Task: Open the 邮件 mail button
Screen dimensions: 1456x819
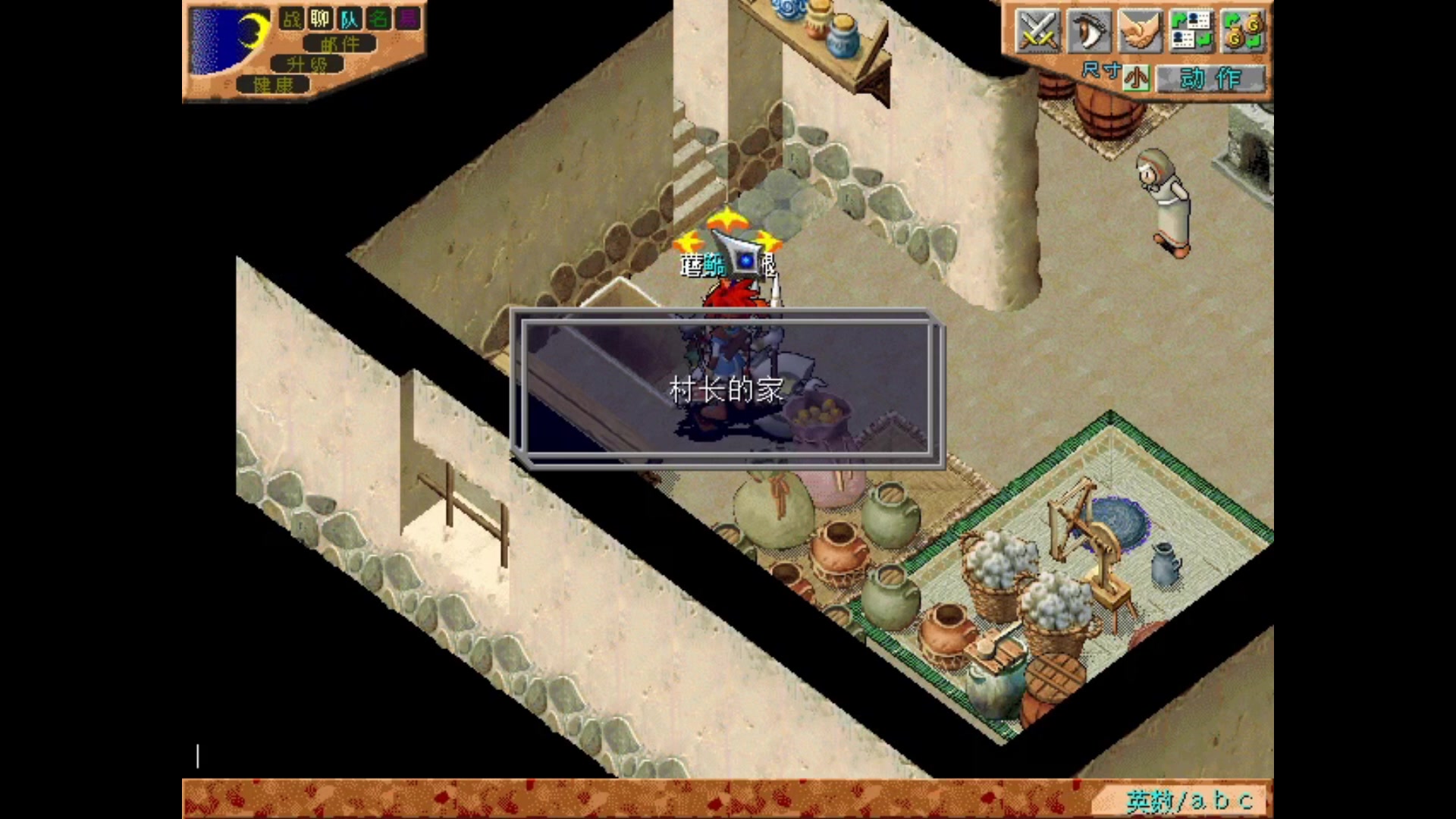Action: 340,44
